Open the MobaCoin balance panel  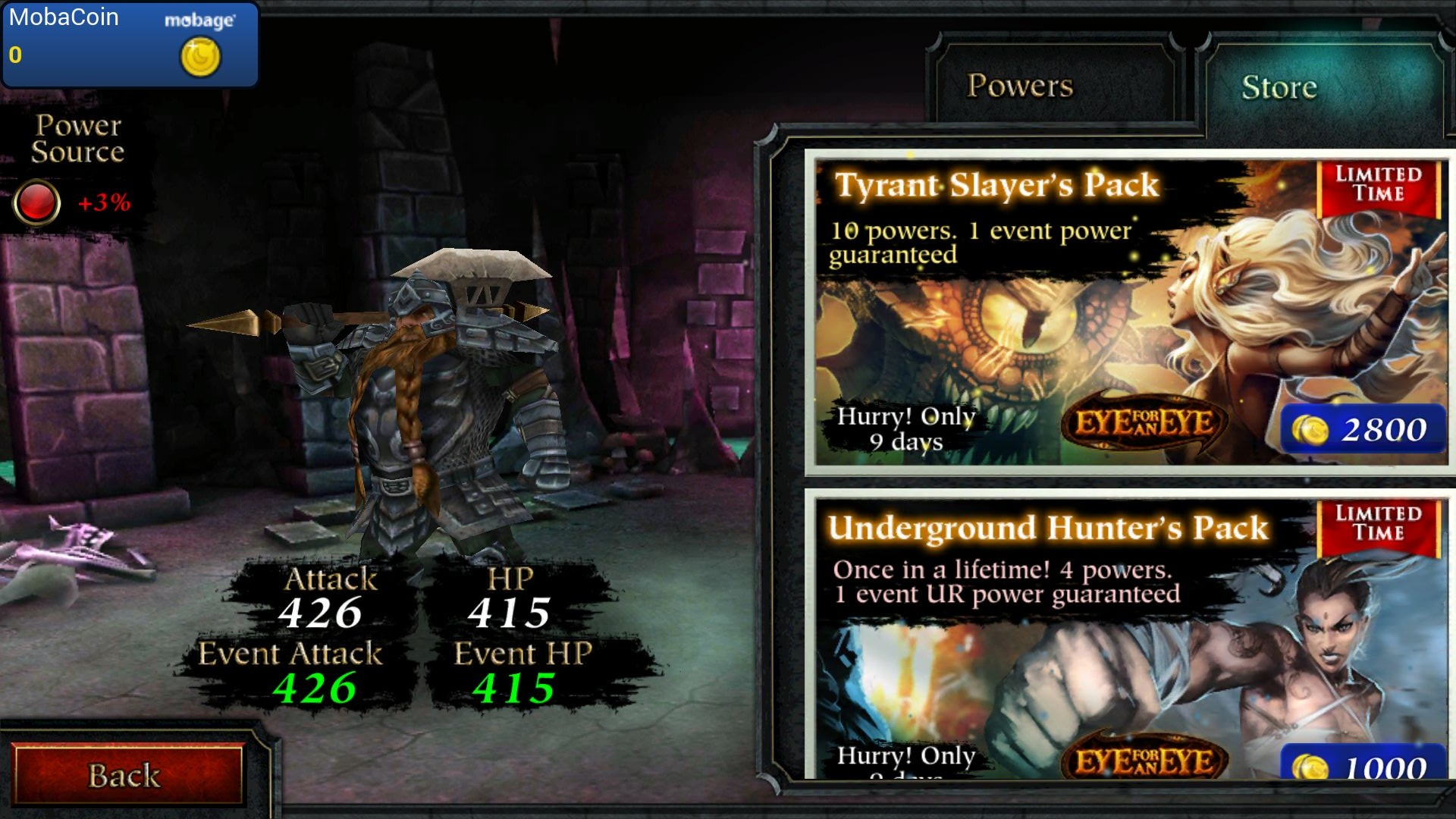tap(130, 44)
